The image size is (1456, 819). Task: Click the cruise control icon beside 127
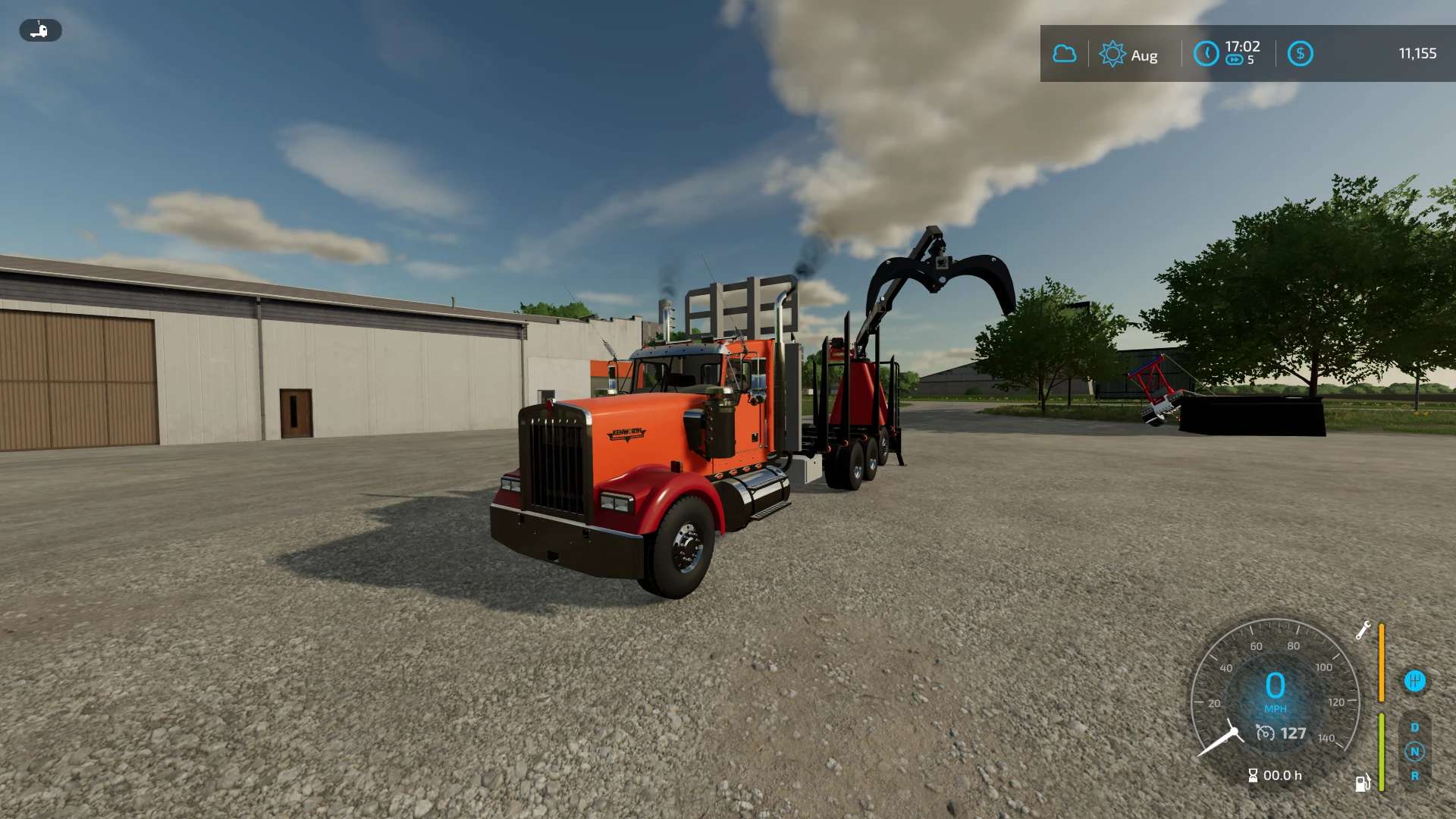click(x=1265, y=733)
